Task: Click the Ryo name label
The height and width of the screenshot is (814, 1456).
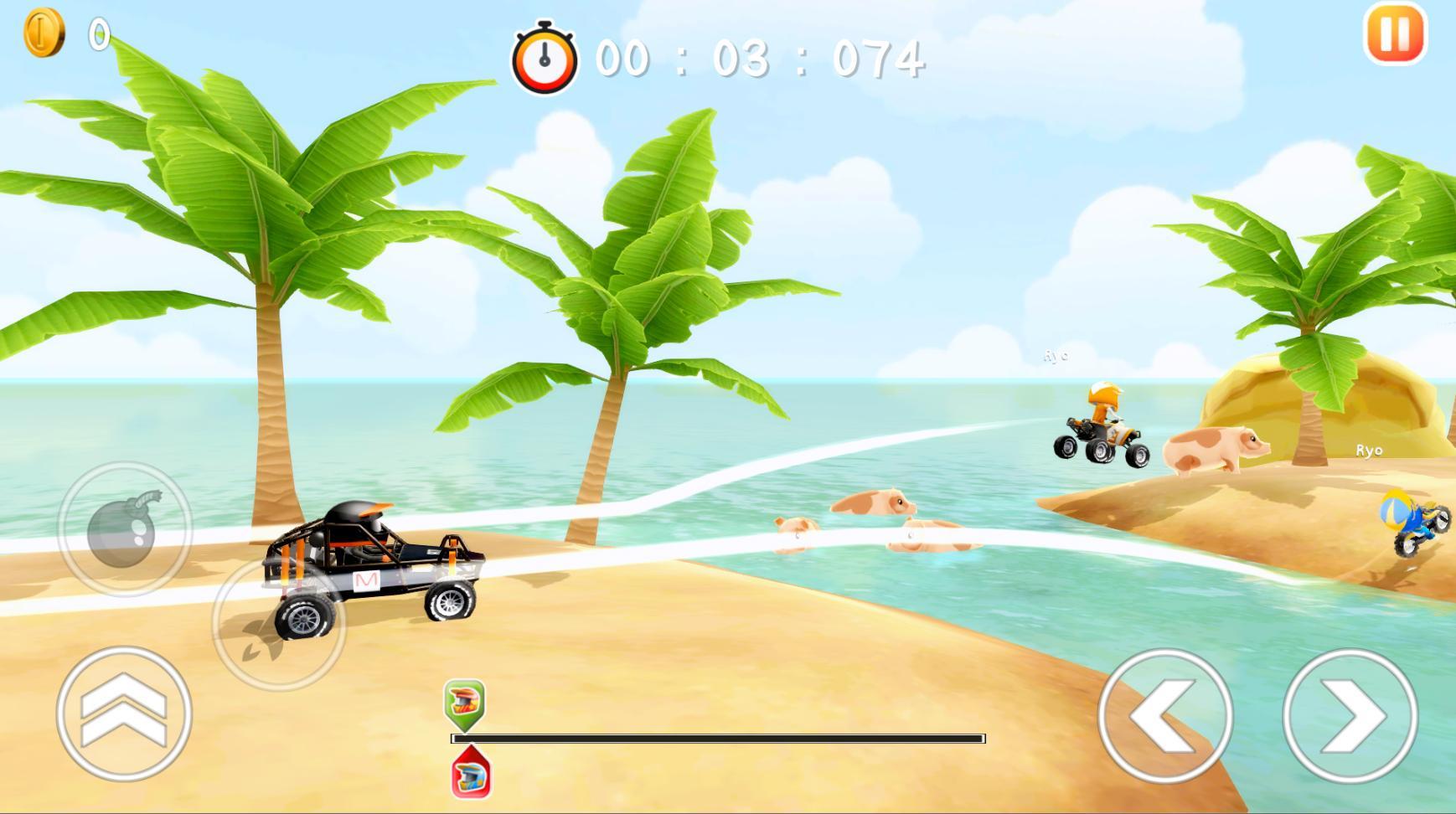Action: pos(1371,450)
